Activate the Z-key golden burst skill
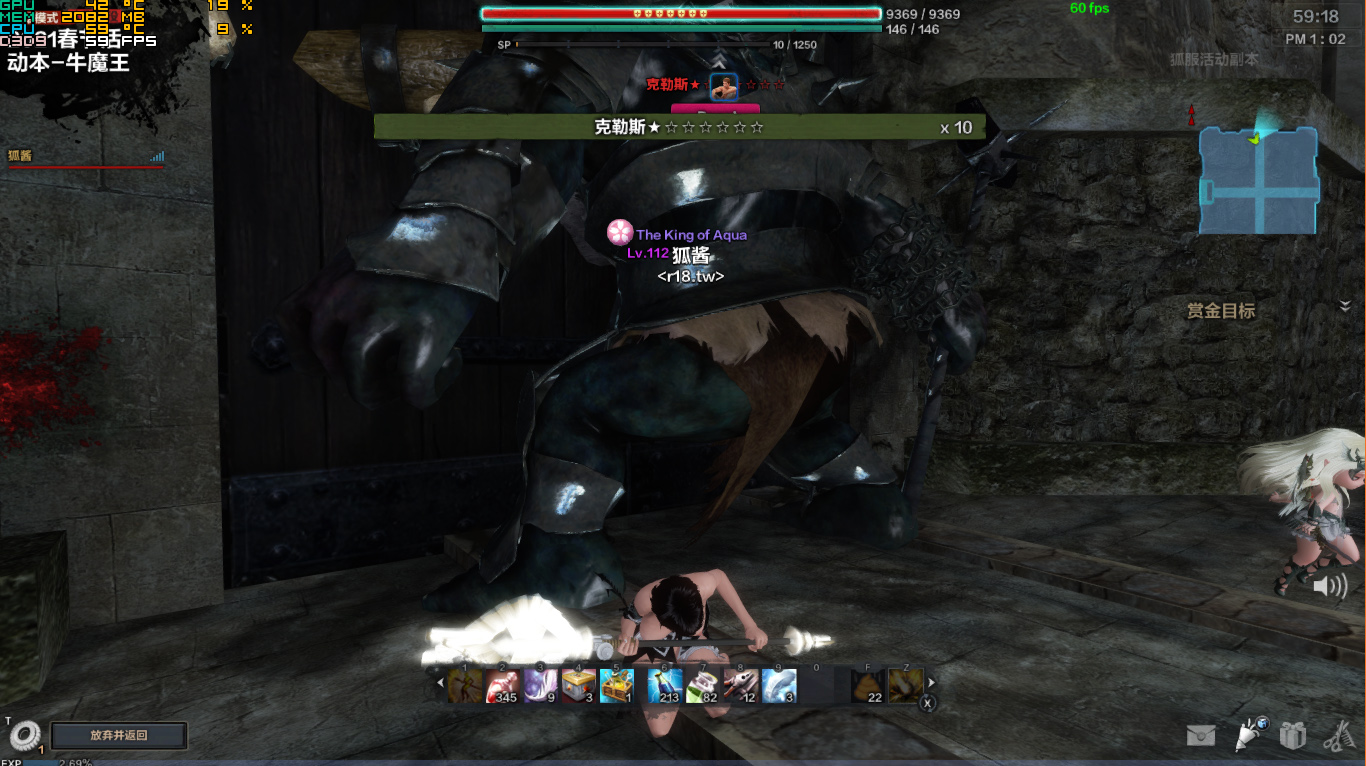This screenshot has width=1366, height=766. pyautogui.click(x=906, y=686)
